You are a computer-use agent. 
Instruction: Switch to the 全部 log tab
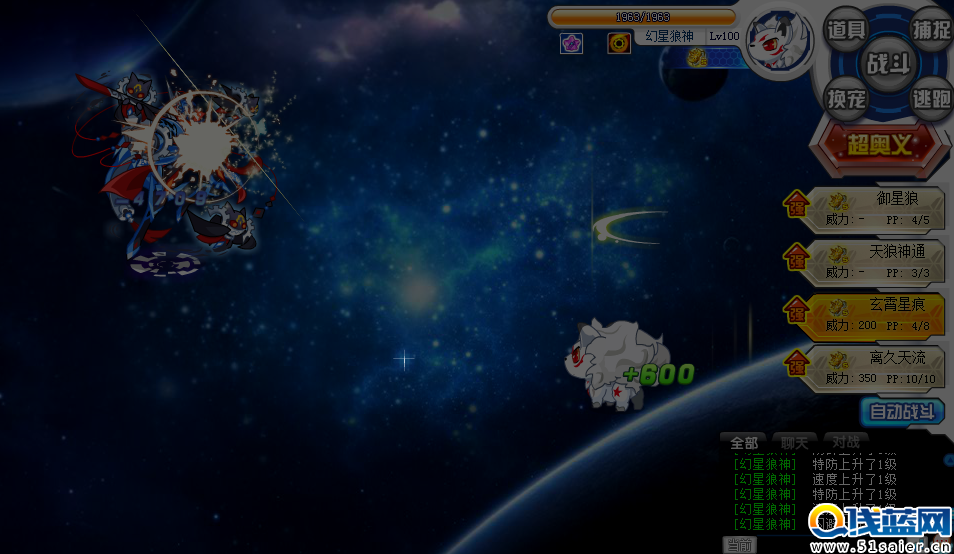(743, 442)
